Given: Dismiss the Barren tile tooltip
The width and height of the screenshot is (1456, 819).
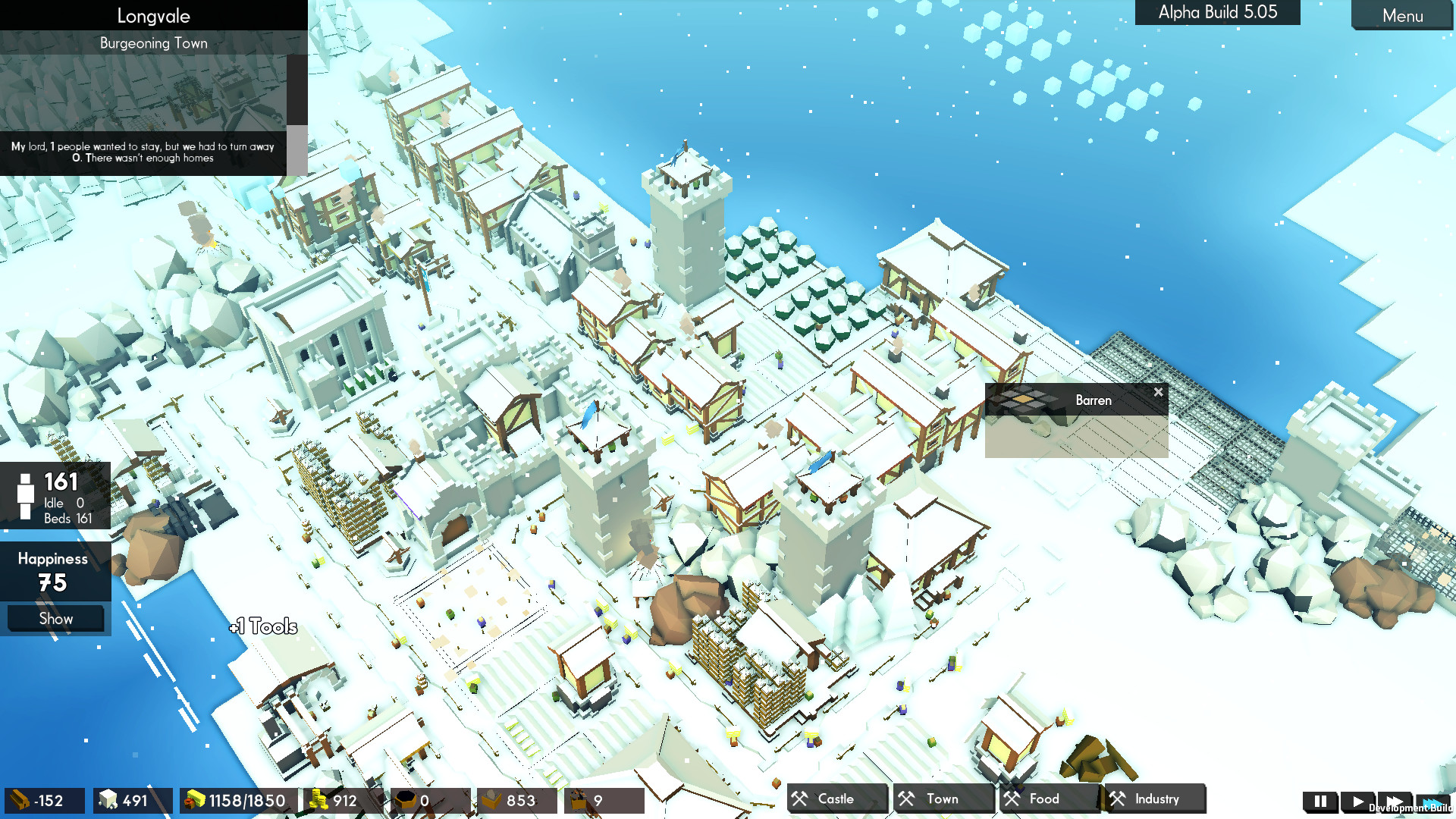Looking at the screenshot, I should (1158, 392).
